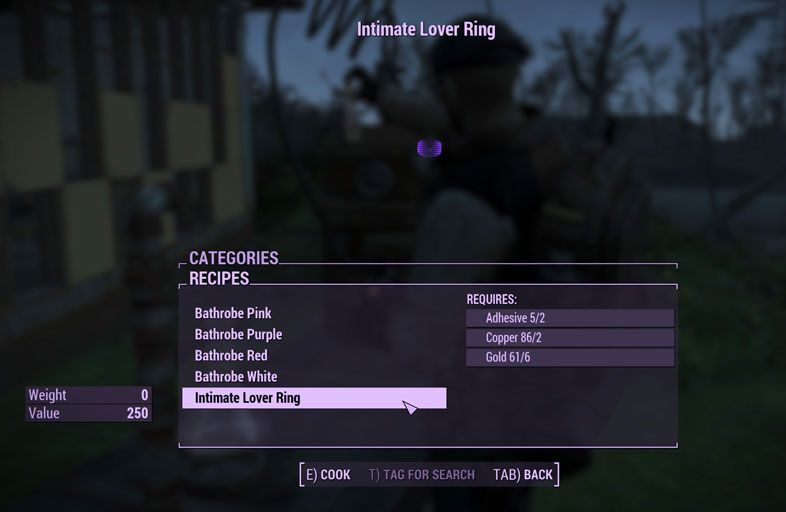Select the Bathrobe Pink recipe
Image resolution: width=786 pixels, height=512 pixels.
pos(233,313)
